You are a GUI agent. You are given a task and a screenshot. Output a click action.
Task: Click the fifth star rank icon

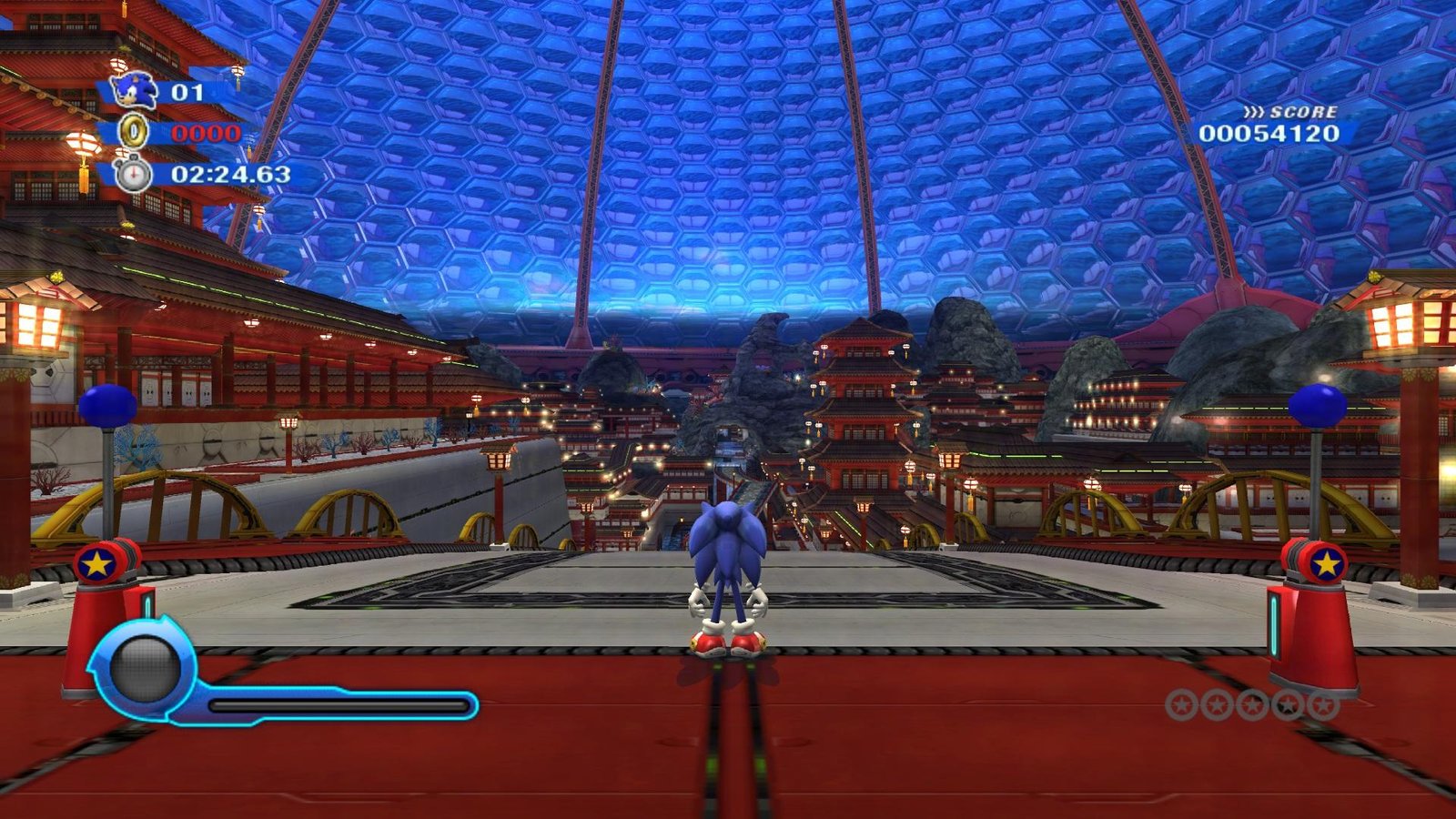(x=1324, y=703)
